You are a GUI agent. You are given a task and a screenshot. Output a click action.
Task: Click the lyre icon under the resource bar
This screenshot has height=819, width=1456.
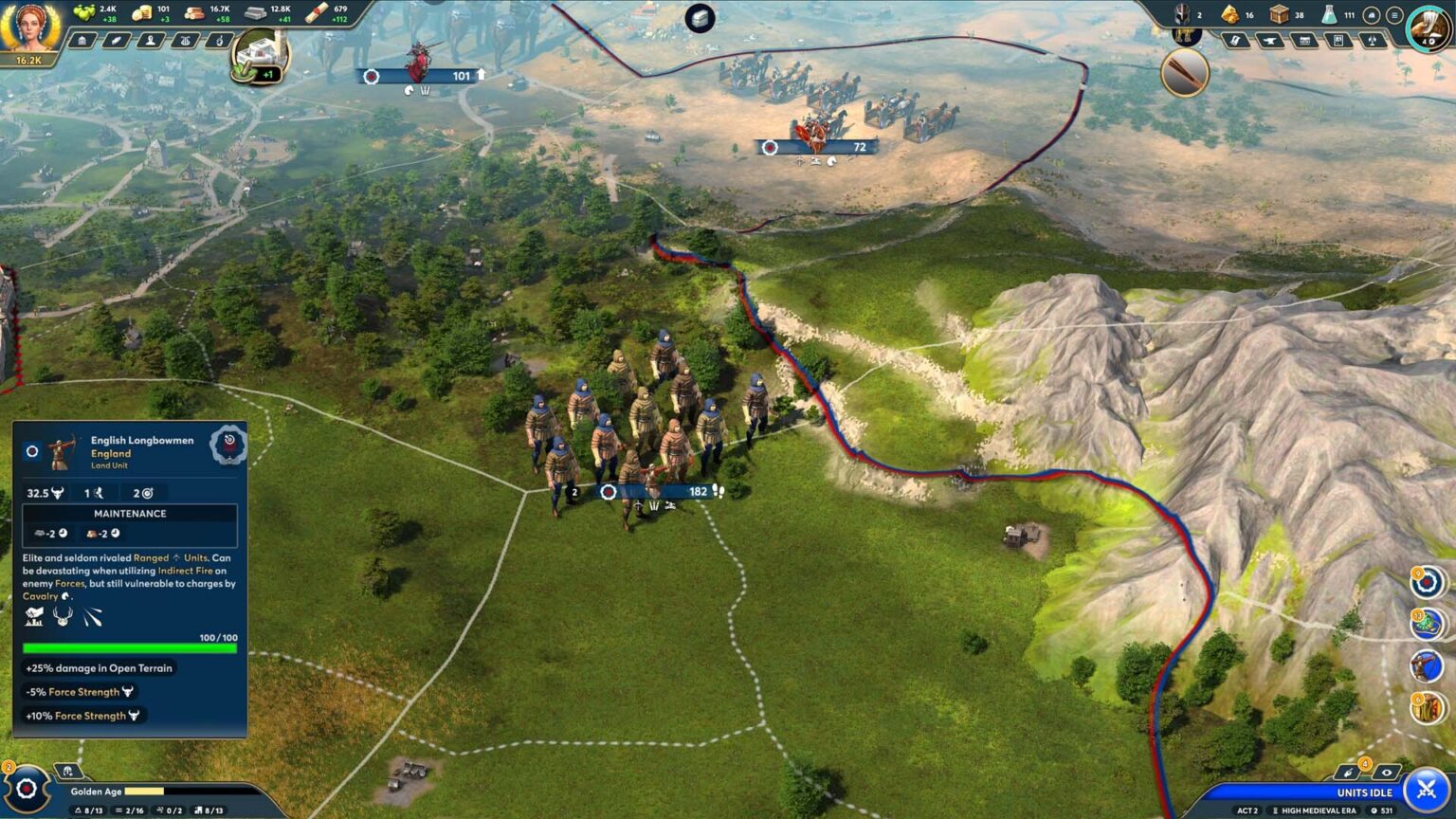(x=185, y=41)
